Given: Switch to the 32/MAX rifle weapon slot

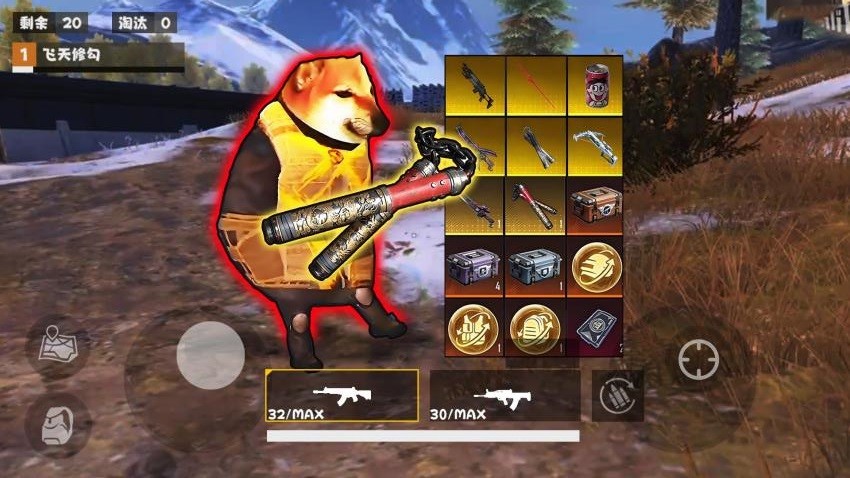Looking at the screenshot, I should (x=342, y=396).
